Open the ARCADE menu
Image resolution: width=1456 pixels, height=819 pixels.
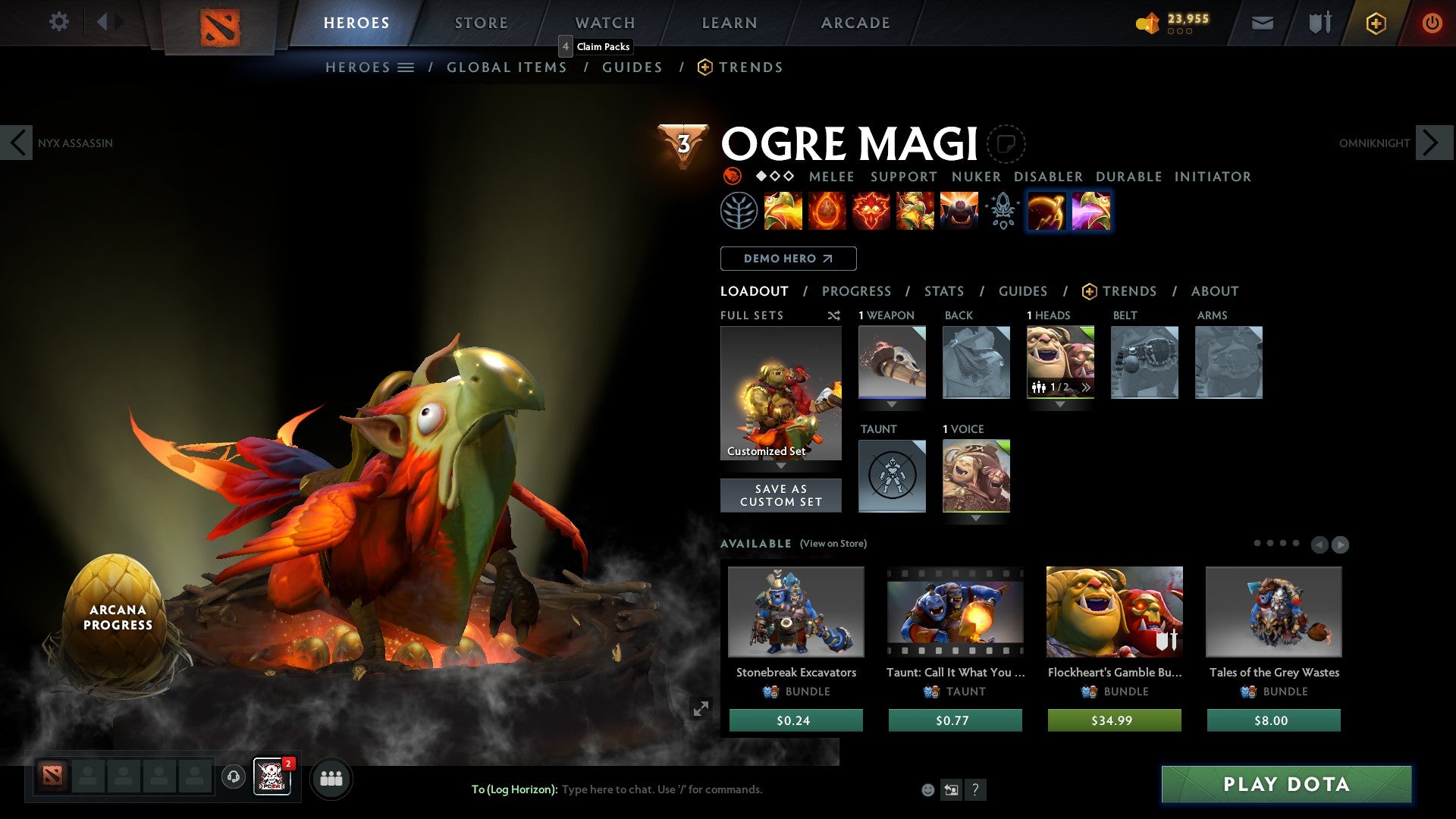[x=855, y=22]
